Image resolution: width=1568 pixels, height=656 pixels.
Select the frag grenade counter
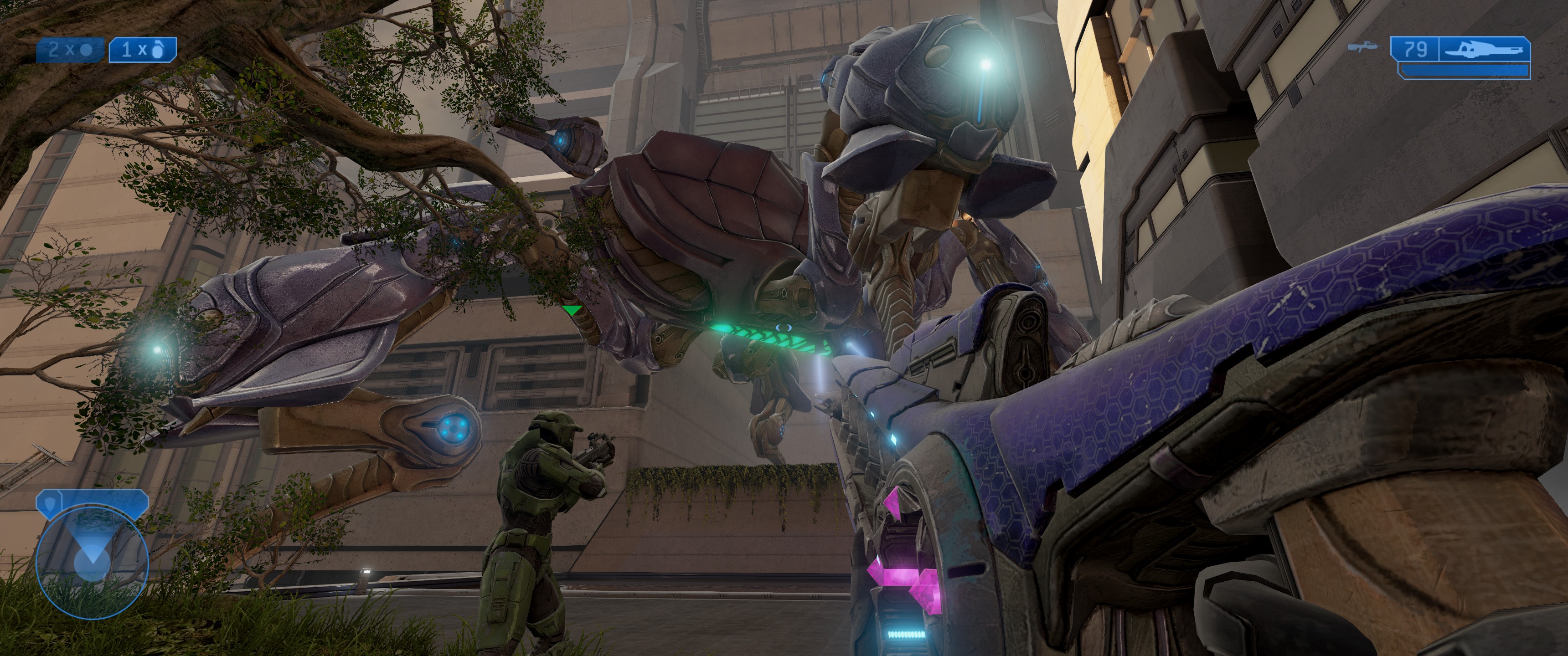pyautogui.click(x=142, y=50)
